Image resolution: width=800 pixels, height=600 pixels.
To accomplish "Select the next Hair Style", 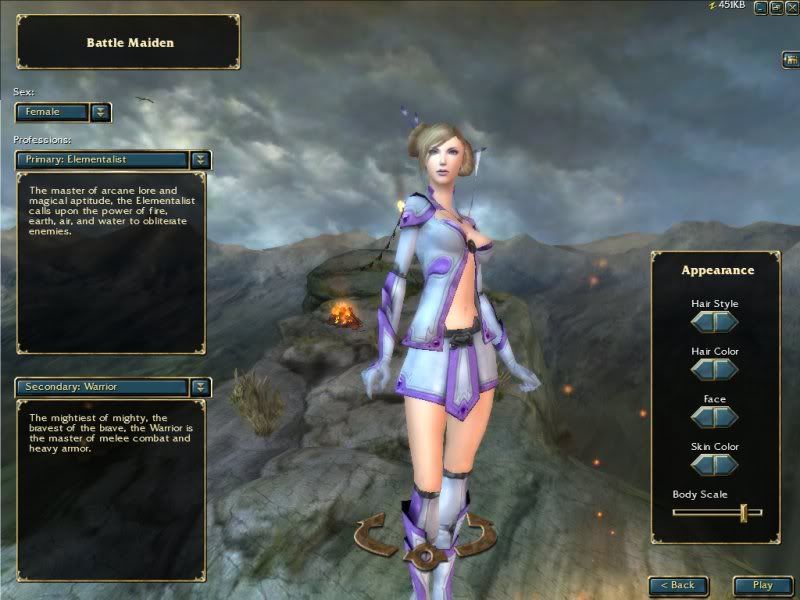I will click(727, 322).
